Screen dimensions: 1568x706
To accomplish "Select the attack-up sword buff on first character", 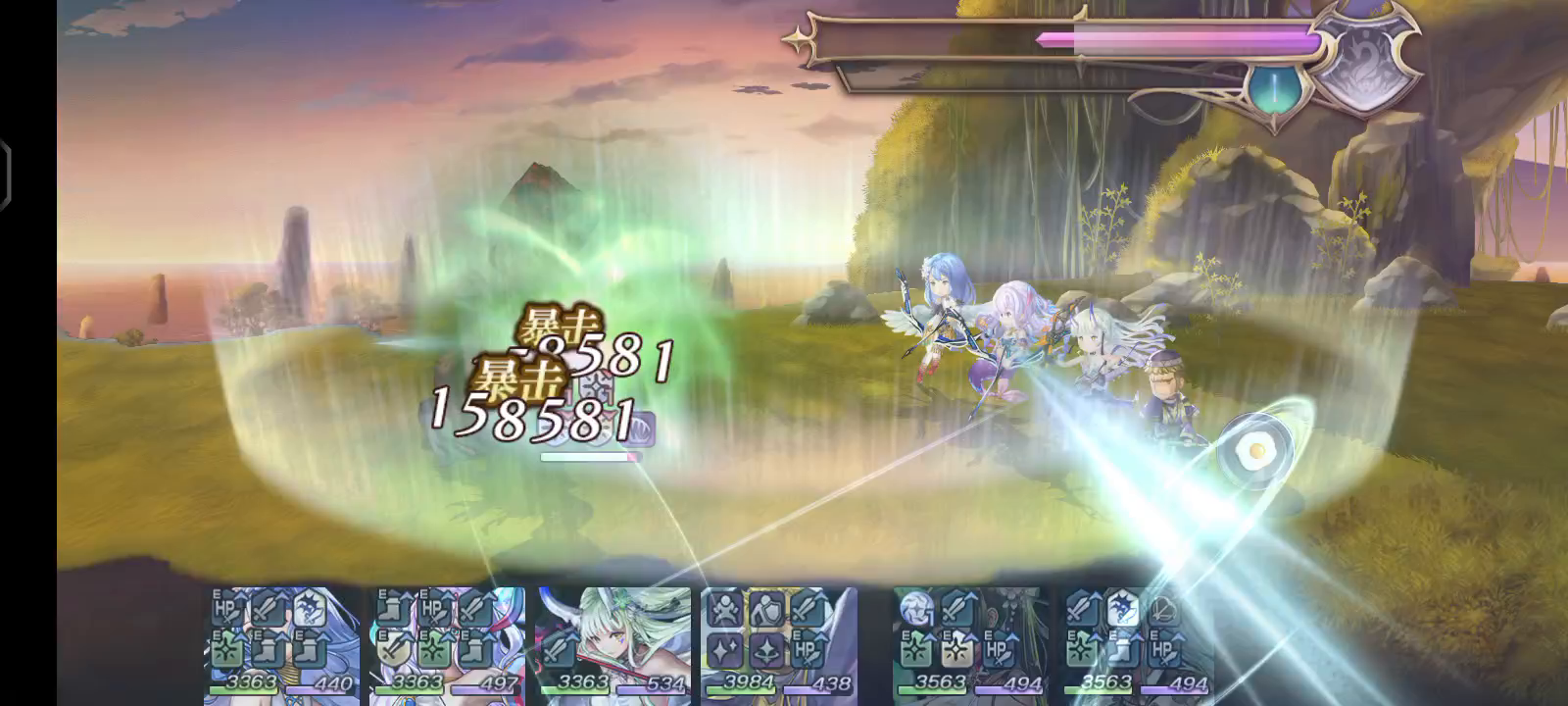I will pyautogui.click(x=267, y=609).
